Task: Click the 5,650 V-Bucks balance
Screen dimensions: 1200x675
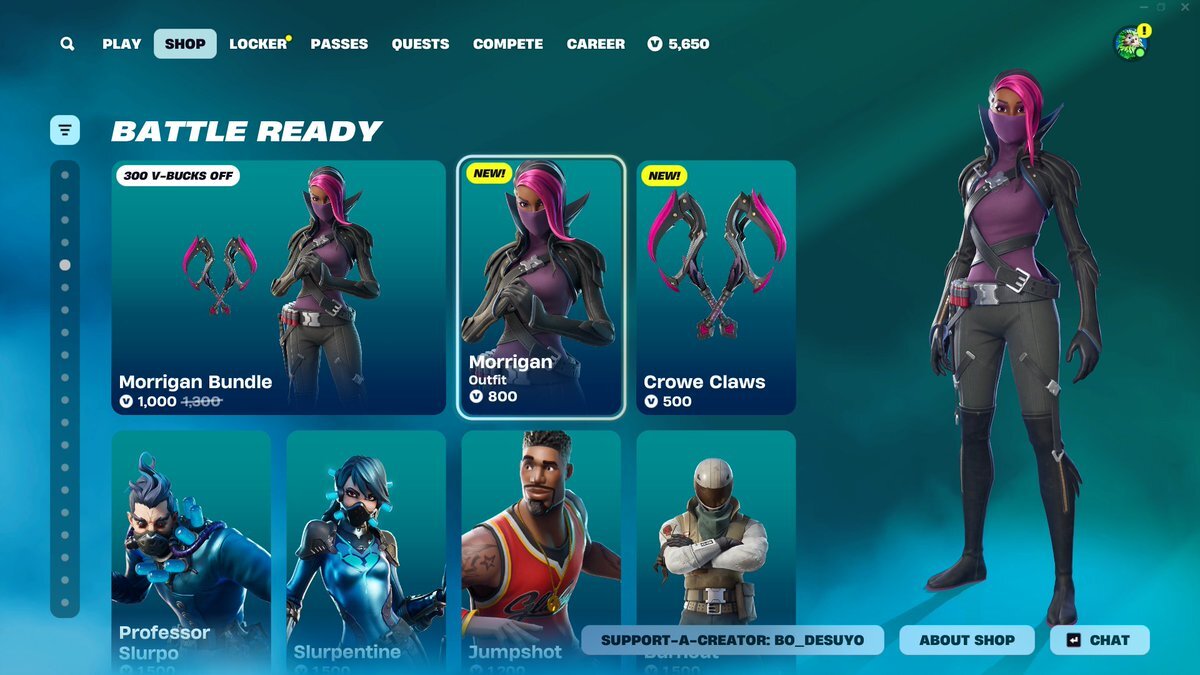Action: click(x=679, y=44)
